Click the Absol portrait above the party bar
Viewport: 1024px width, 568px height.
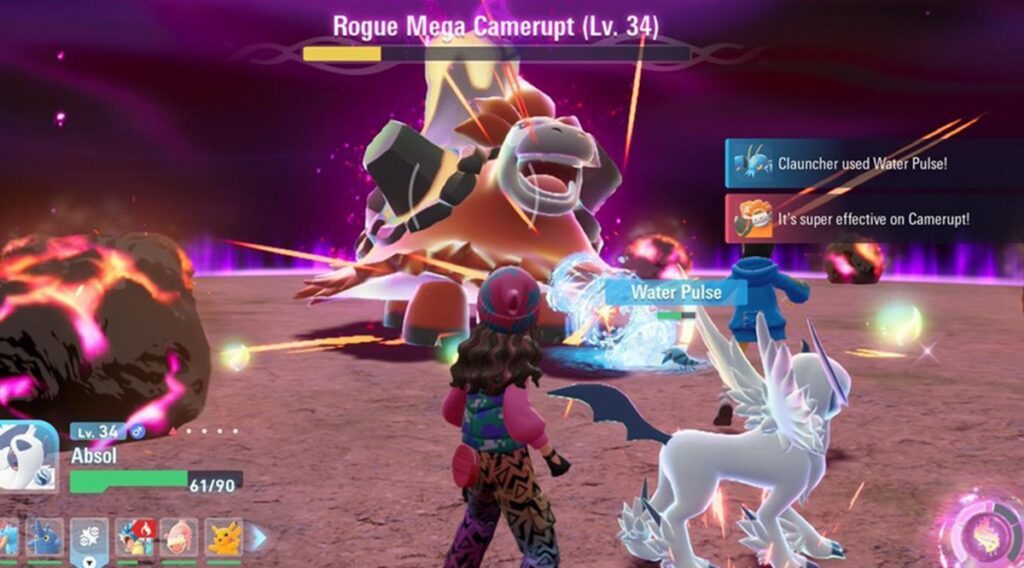[28, 456]
